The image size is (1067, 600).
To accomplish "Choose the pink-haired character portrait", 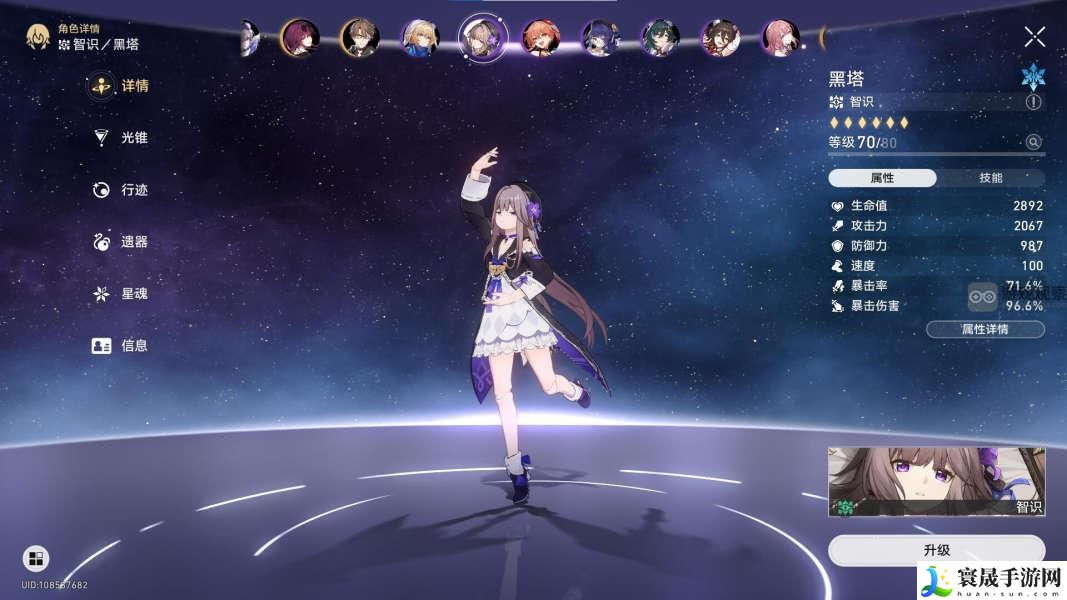I will (782, 38).
